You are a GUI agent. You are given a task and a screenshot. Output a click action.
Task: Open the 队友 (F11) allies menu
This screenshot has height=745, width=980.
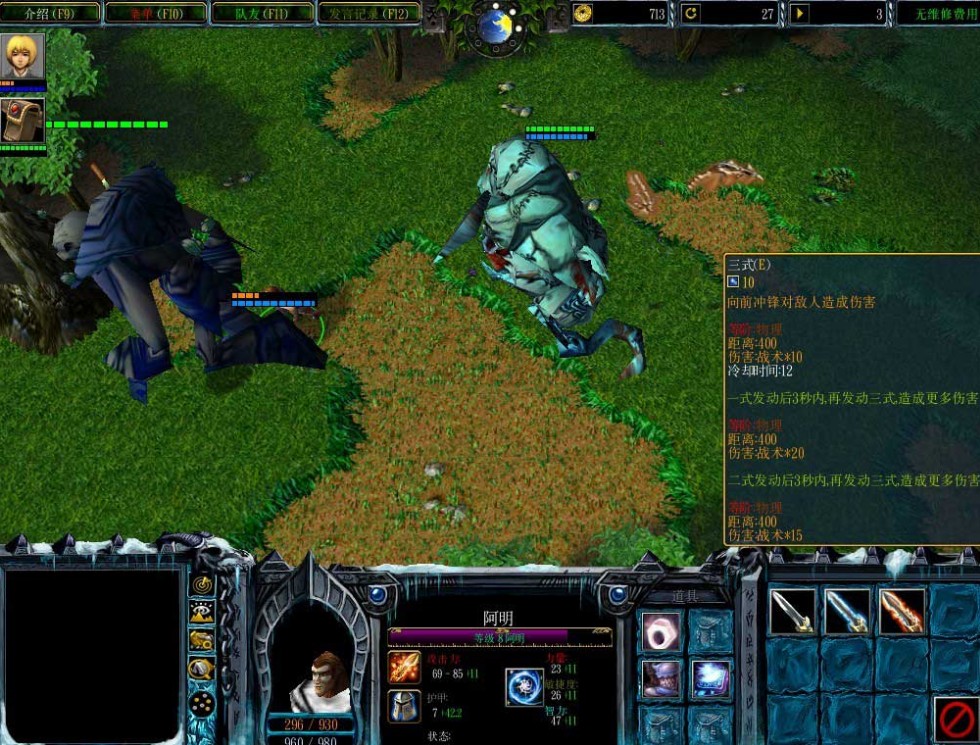261,13
